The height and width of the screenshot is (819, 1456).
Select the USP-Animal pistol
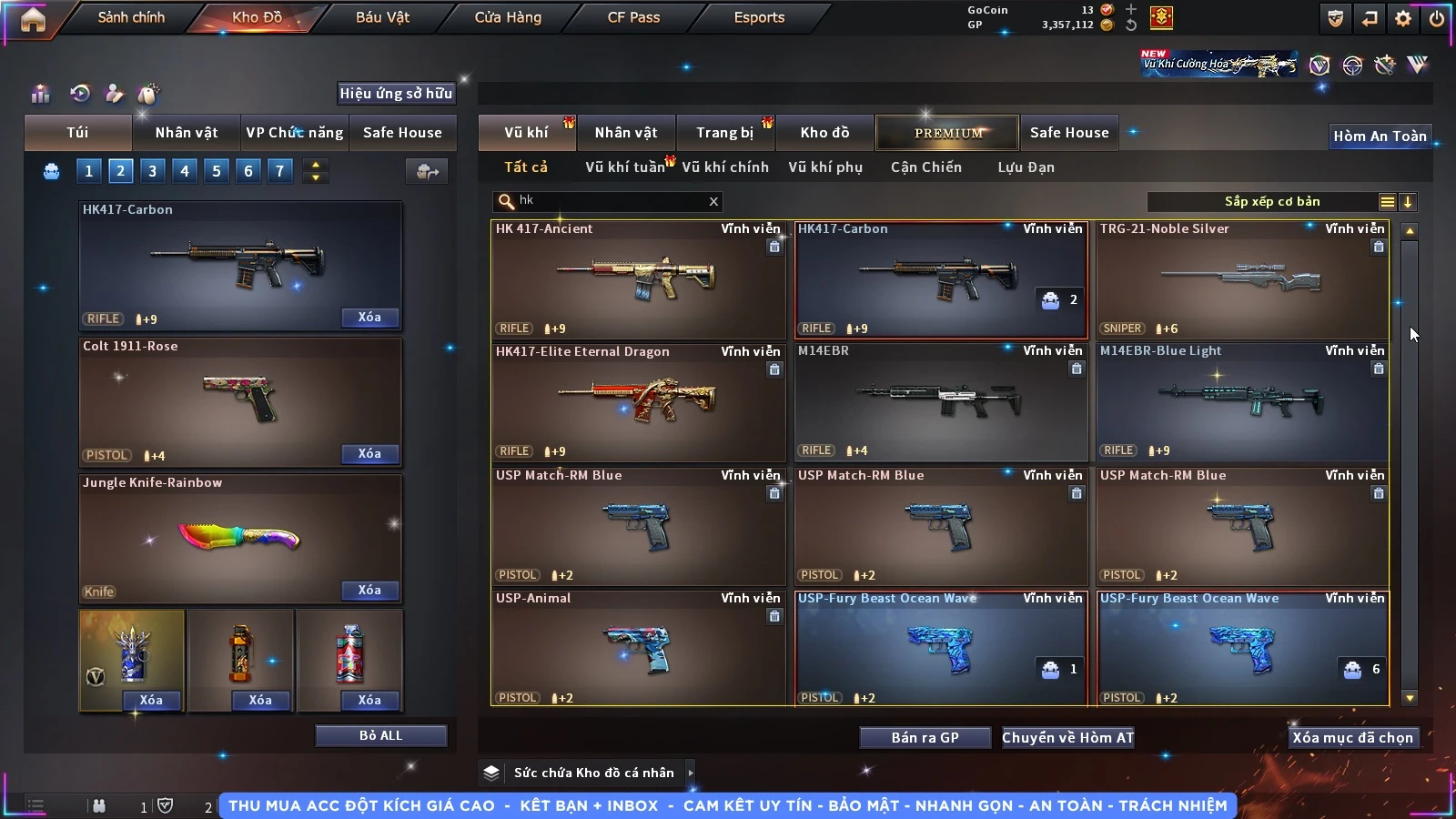637,648
